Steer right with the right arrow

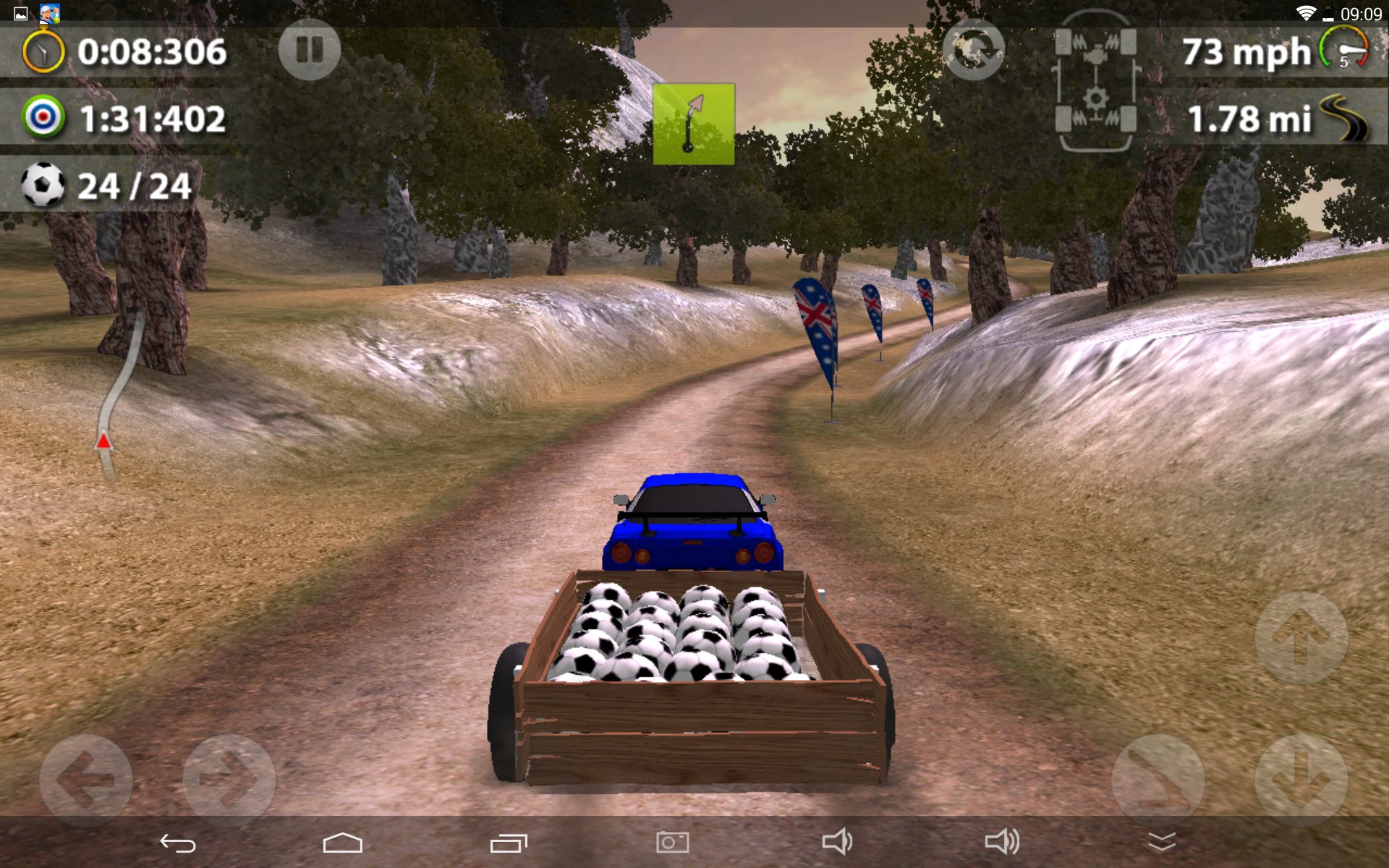click(229, 780)
